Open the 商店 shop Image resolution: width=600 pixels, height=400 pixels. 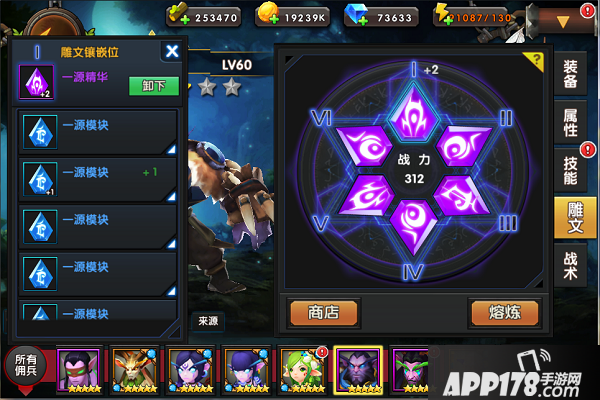click(x=323, y=312)
